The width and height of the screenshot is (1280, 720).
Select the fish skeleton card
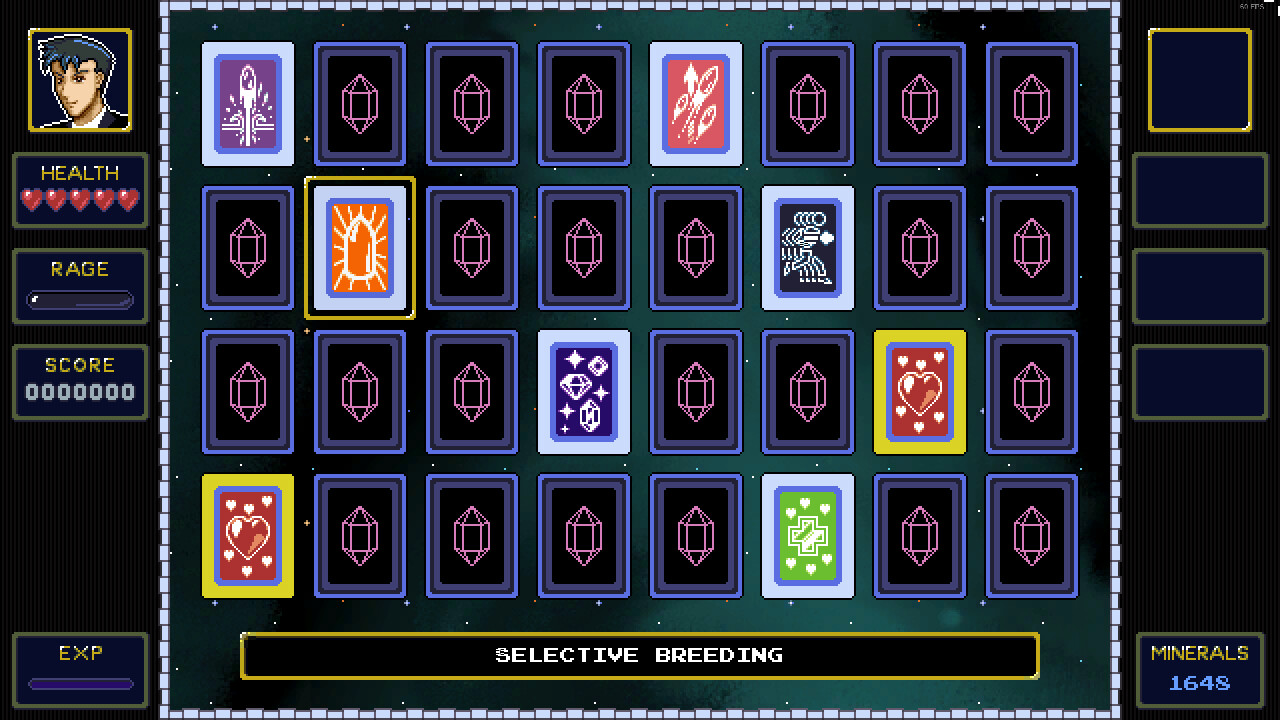tap(807, 247)
